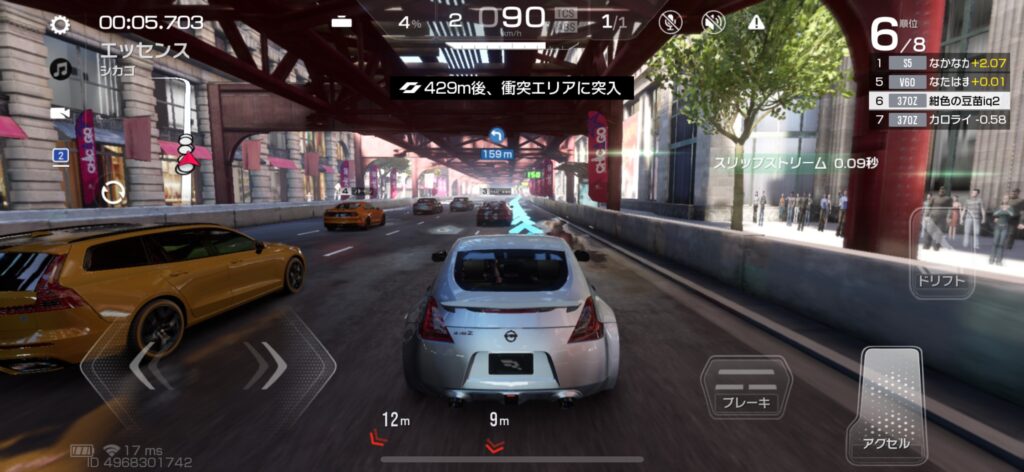This screenshot has height=472, width=1024.
Task: Hit the ブレーキ brake pedal
Action: click(745, 387)
